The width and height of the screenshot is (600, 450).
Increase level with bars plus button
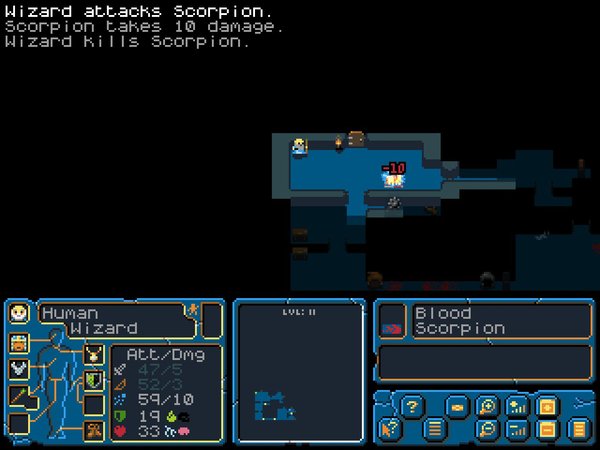pos(516,406)
